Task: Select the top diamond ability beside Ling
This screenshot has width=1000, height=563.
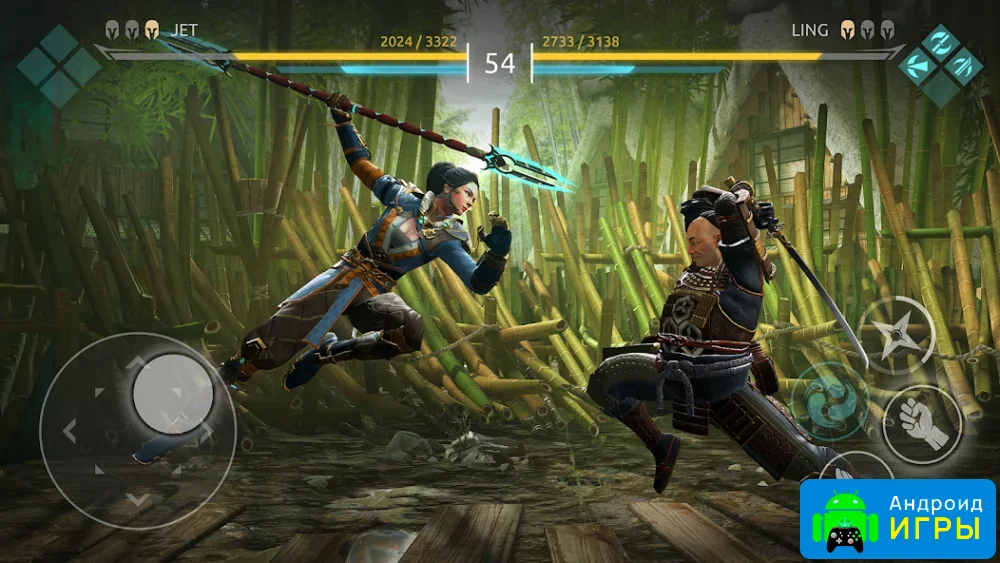Action: click(x=942, y=44)
